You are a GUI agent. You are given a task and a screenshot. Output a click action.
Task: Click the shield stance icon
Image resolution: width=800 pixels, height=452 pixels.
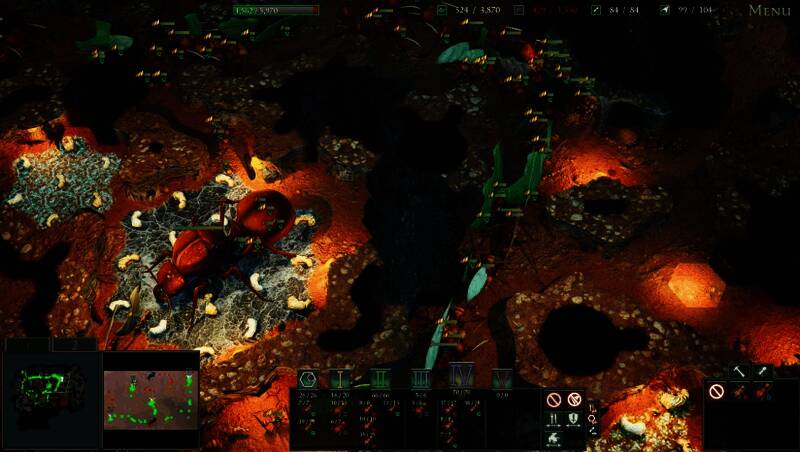coord(573,419)
